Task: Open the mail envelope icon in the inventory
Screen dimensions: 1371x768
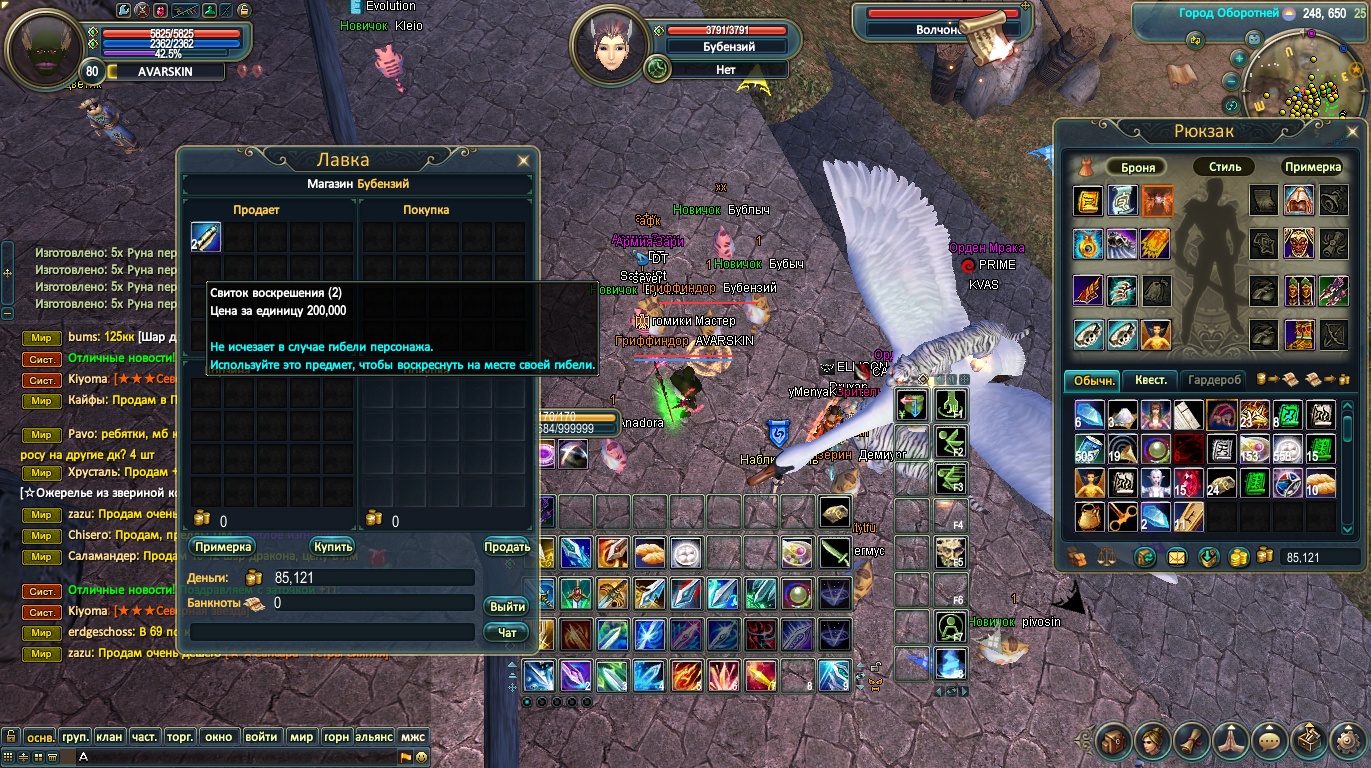Action: click(1176, 557)
